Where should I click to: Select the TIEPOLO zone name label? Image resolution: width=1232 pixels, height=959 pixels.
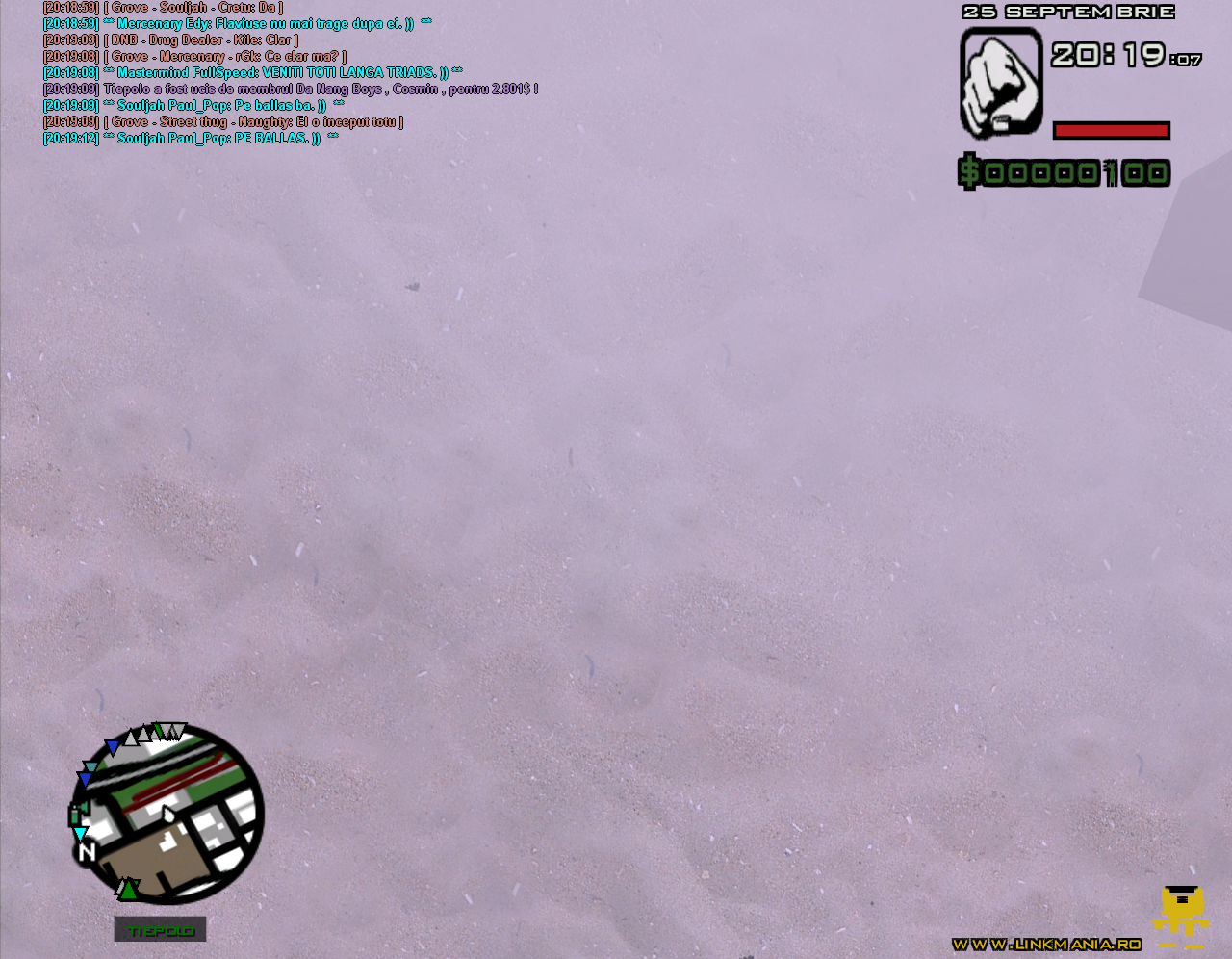(160, 929)
